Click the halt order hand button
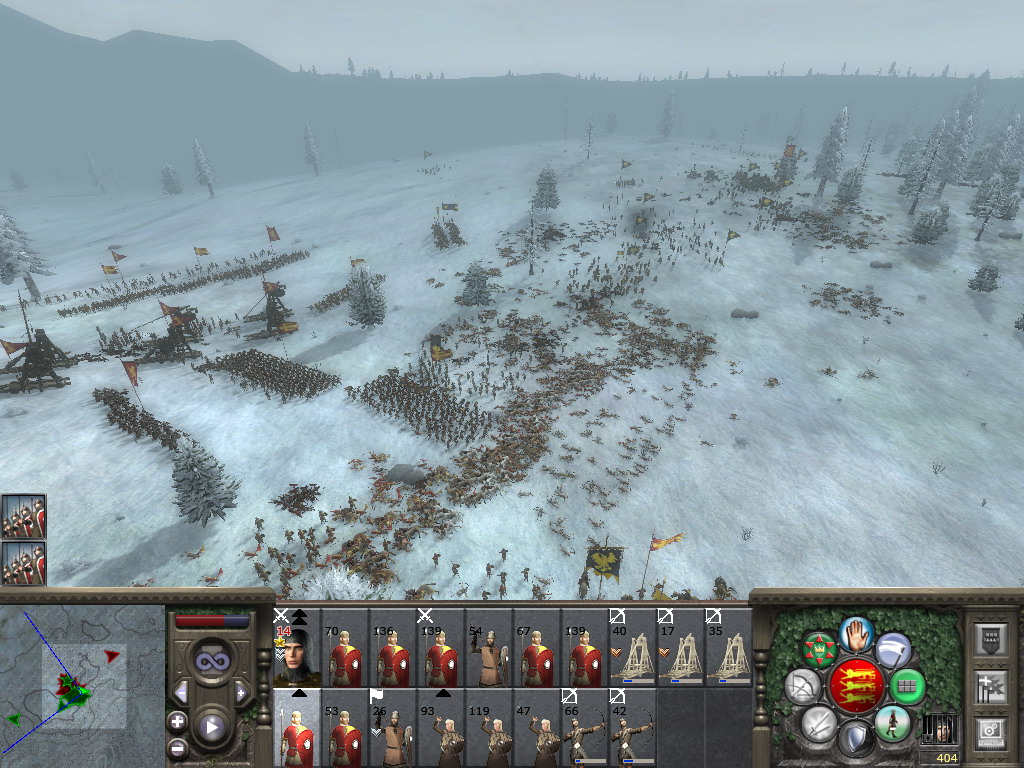Screen dimensions: 1024x768 pos(856,633)
